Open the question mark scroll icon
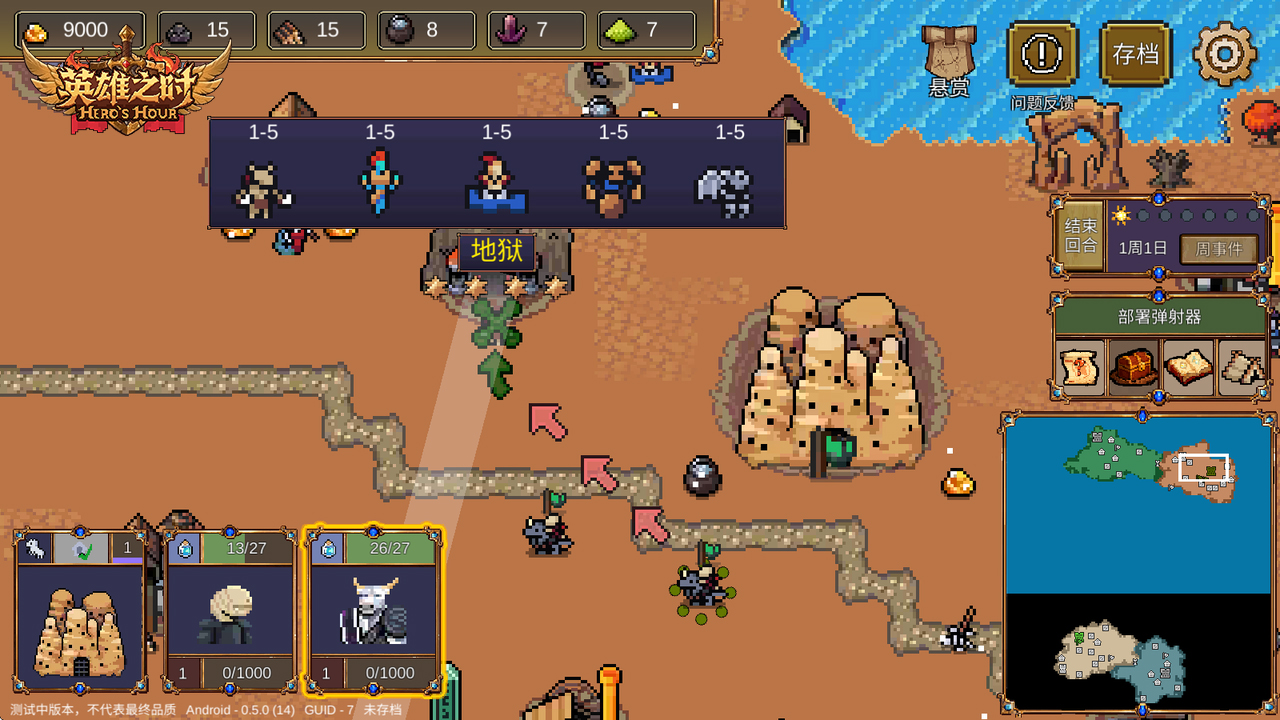The image size is (1280, 720). 1081,367
